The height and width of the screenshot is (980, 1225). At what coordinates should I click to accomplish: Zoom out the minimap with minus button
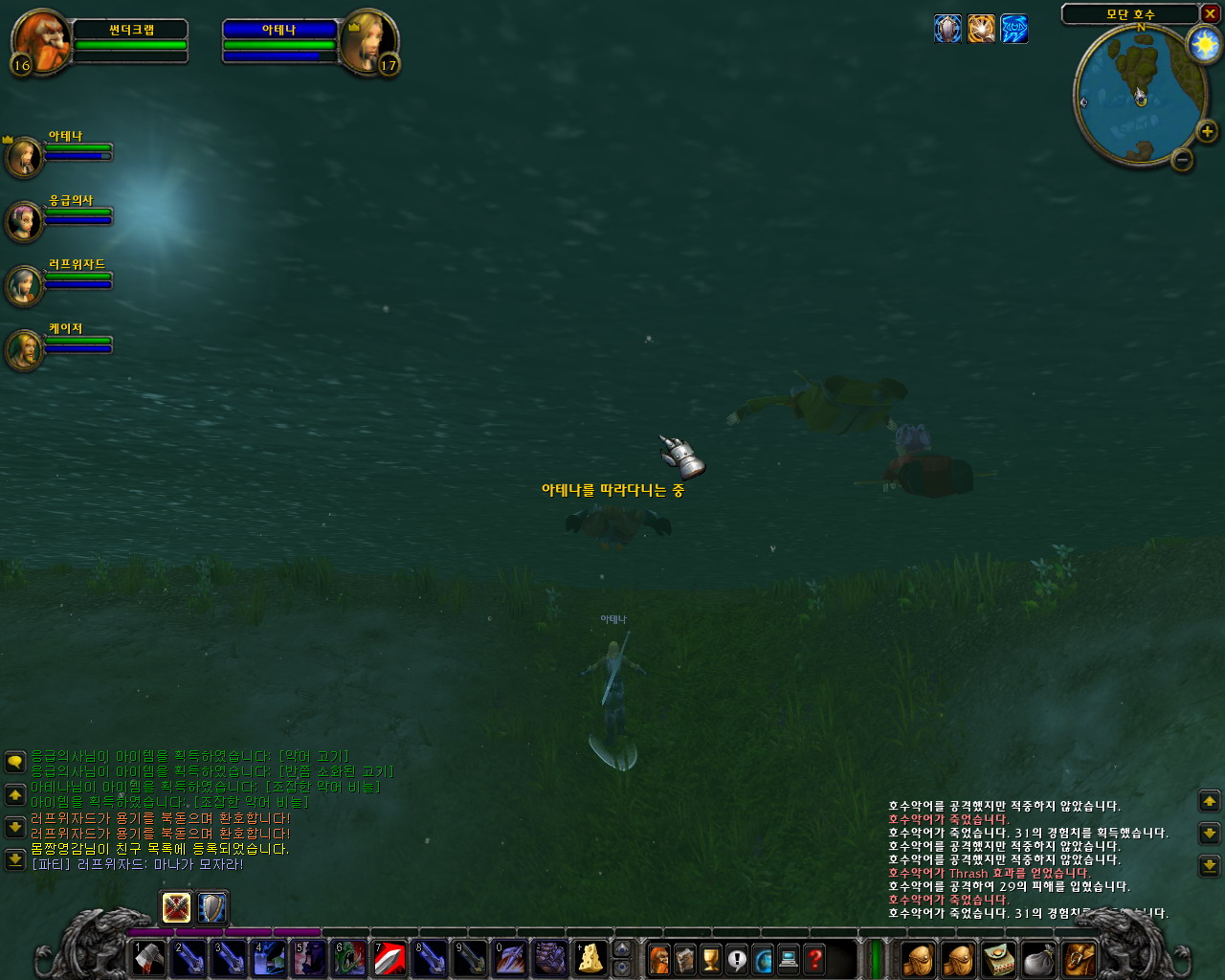[x=1182, y=160]
